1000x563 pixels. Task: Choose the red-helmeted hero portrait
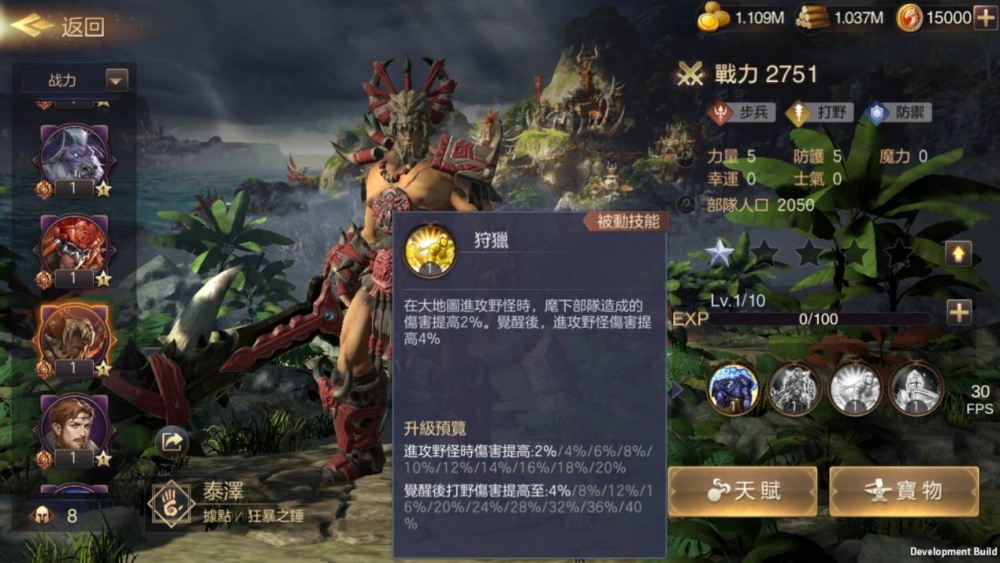(x=75, y=244)
